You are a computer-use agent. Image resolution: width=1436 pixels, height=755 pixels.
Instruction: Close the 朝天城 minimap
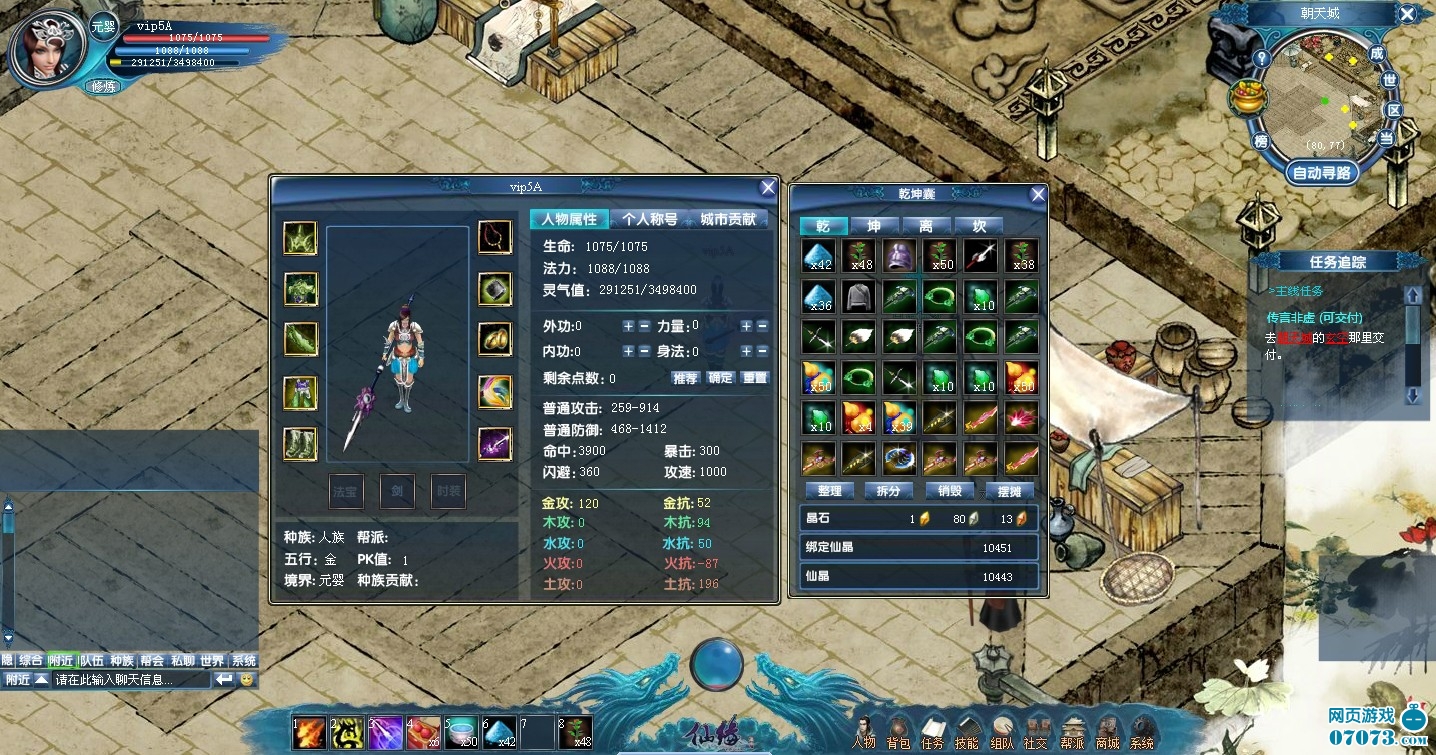point(1407,14)
